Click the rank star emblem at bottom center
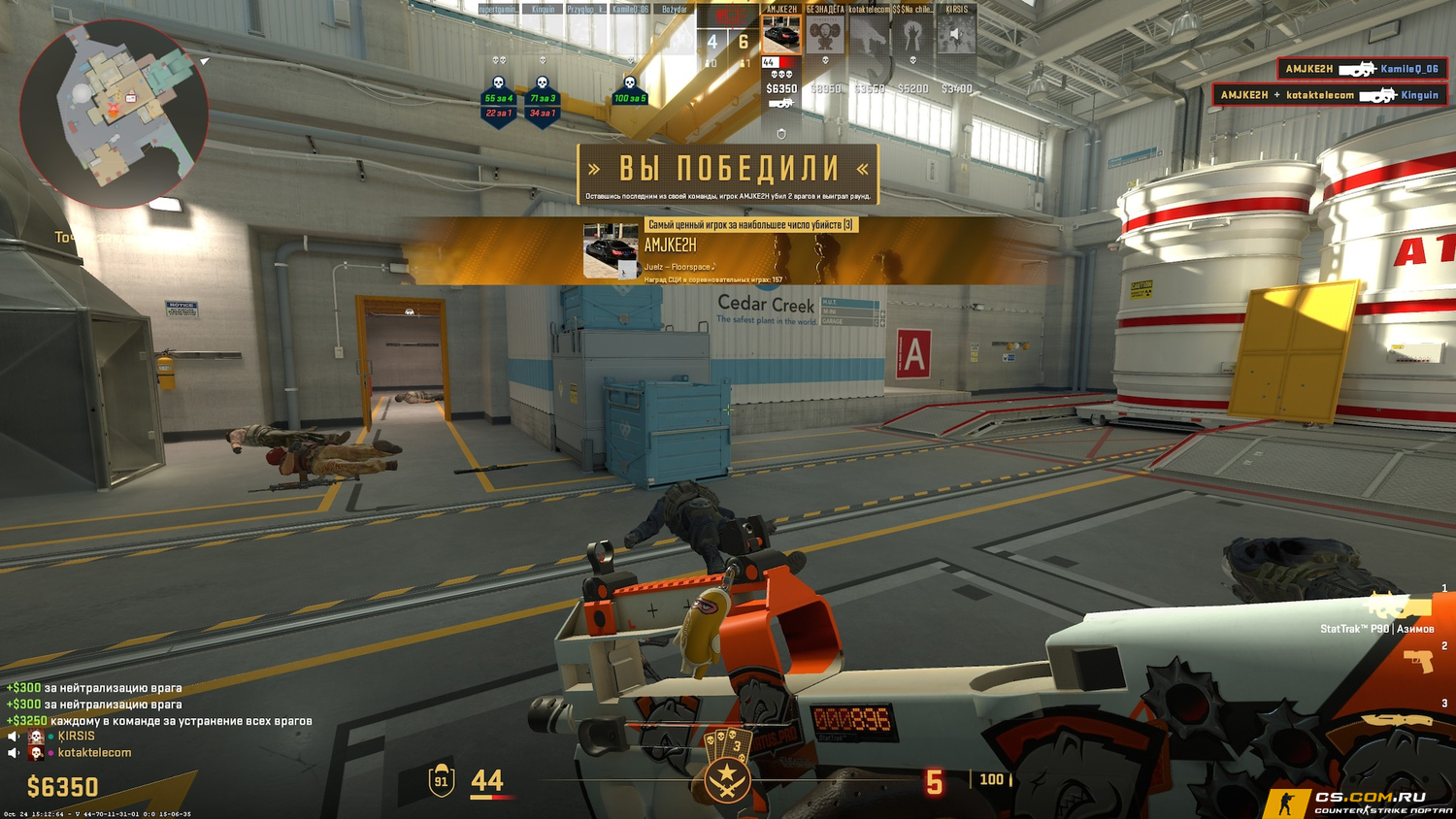Viewport: 1456px width, 819px height. [x=726, y=779]
